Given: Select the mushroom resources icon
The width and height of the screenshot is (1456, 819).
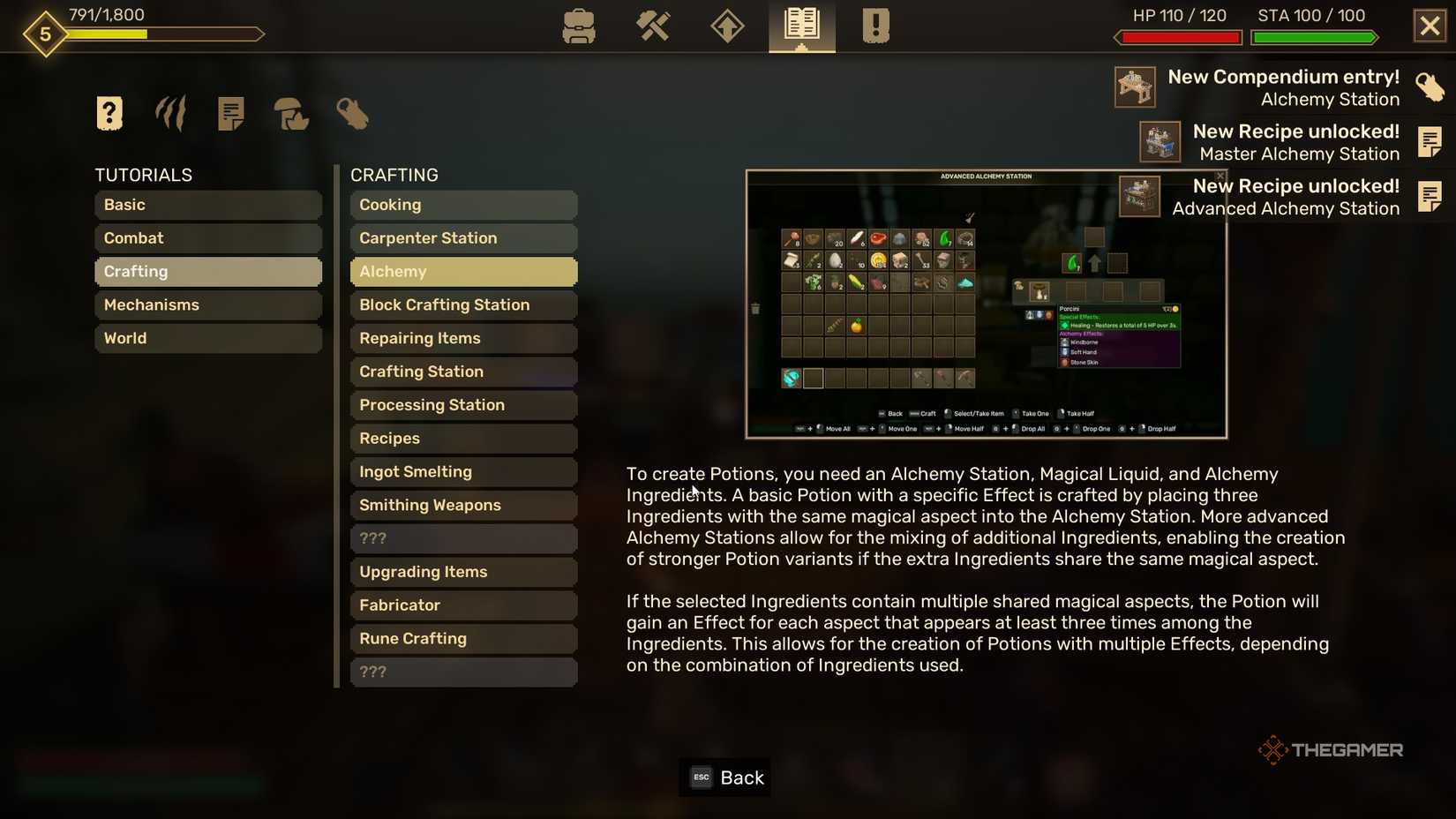Looking at the screenshot, I should pyautogui.click(x=291, y=115).
